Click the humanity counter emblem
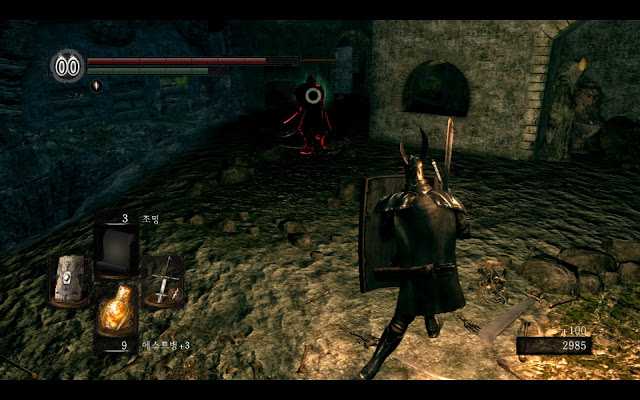The height and width of the screenshot is (400, 640). click(67, 66)
